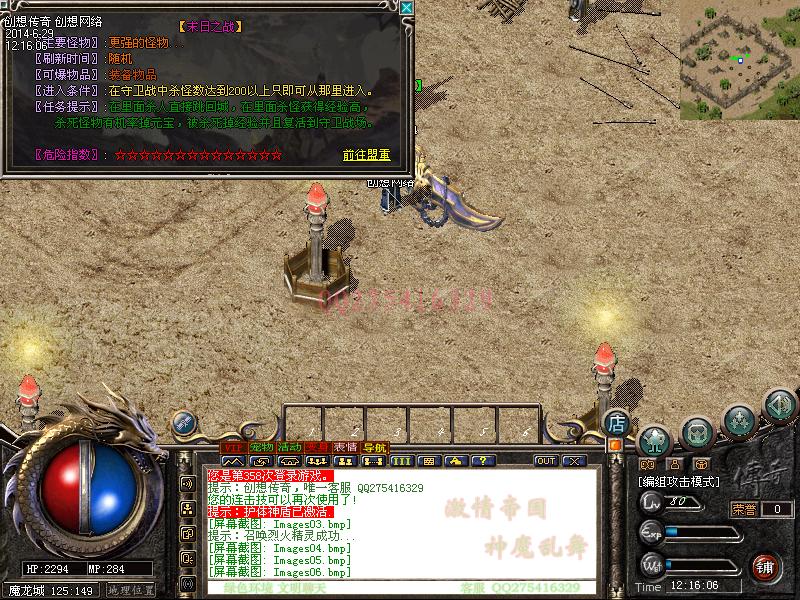The width and height of the screenshot is (800, 600).
Task: Open the red 铺 stall button
Action: point(766,566)
